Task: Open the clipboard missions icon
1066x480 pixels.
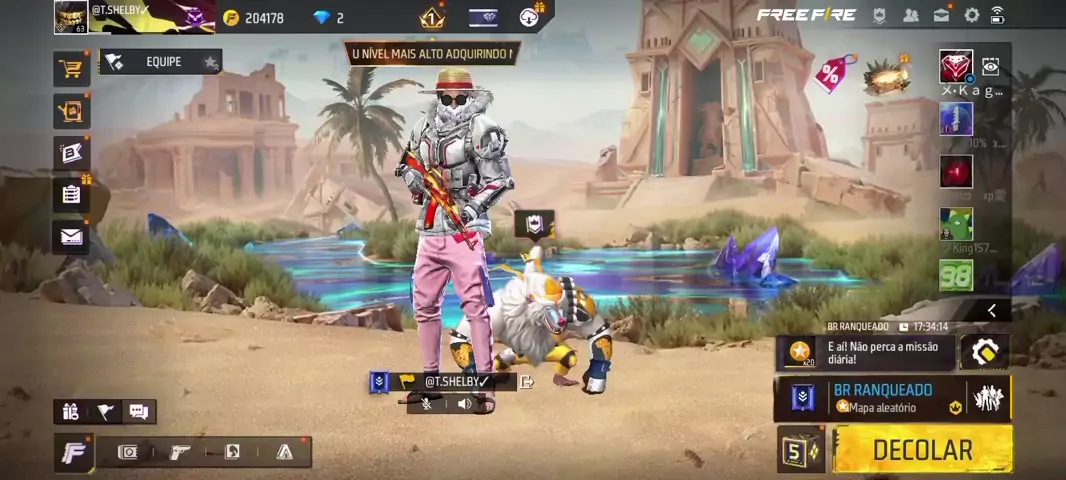Action: [71, 195]
